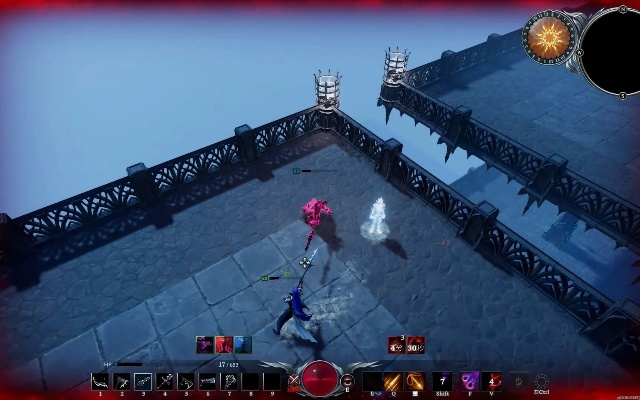Select the item in hotbar slot 7
Viewport: 640px width, 400px height.
[x=230, y=381]
